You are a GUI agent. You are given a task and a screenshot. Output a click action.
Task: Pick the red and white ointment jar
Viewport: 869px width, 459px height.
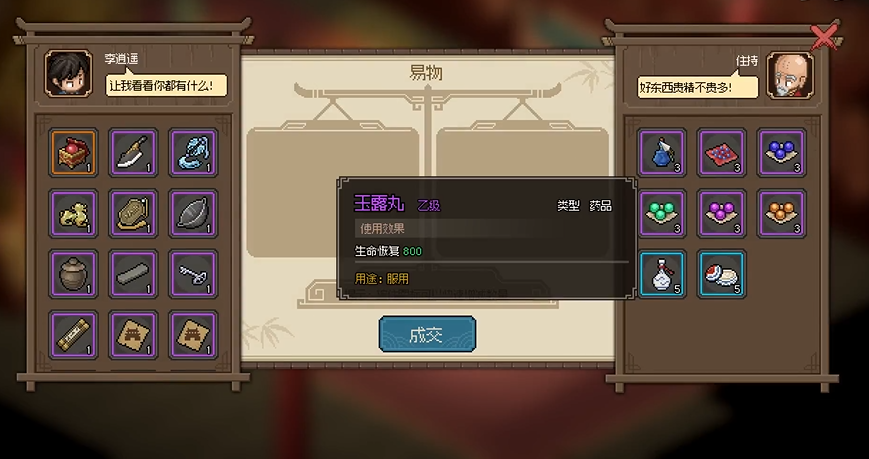pyautogui.click(x=721, y=273)
